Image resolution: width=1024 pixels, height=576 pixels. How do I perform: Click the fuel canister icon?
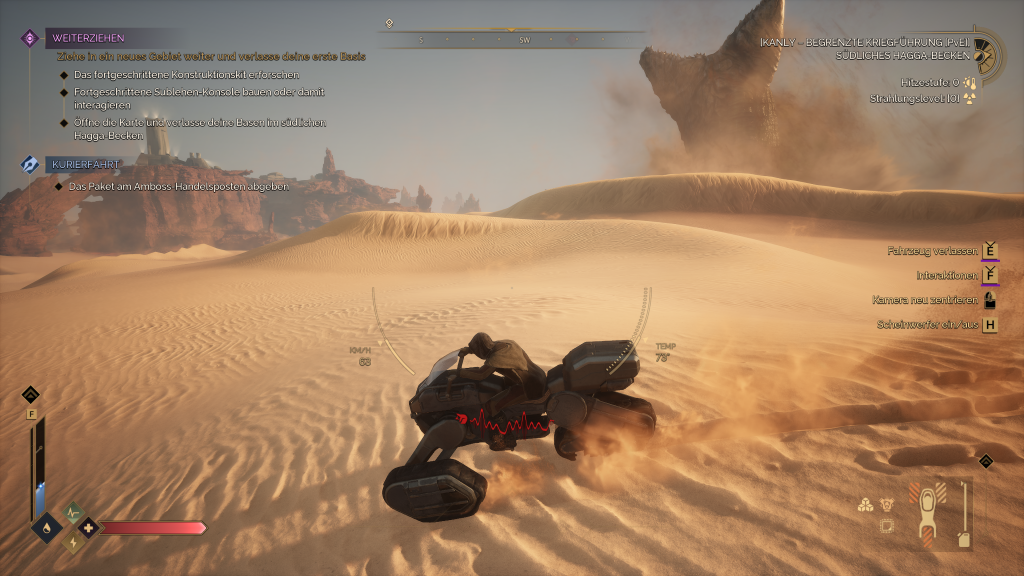point(964,538)
